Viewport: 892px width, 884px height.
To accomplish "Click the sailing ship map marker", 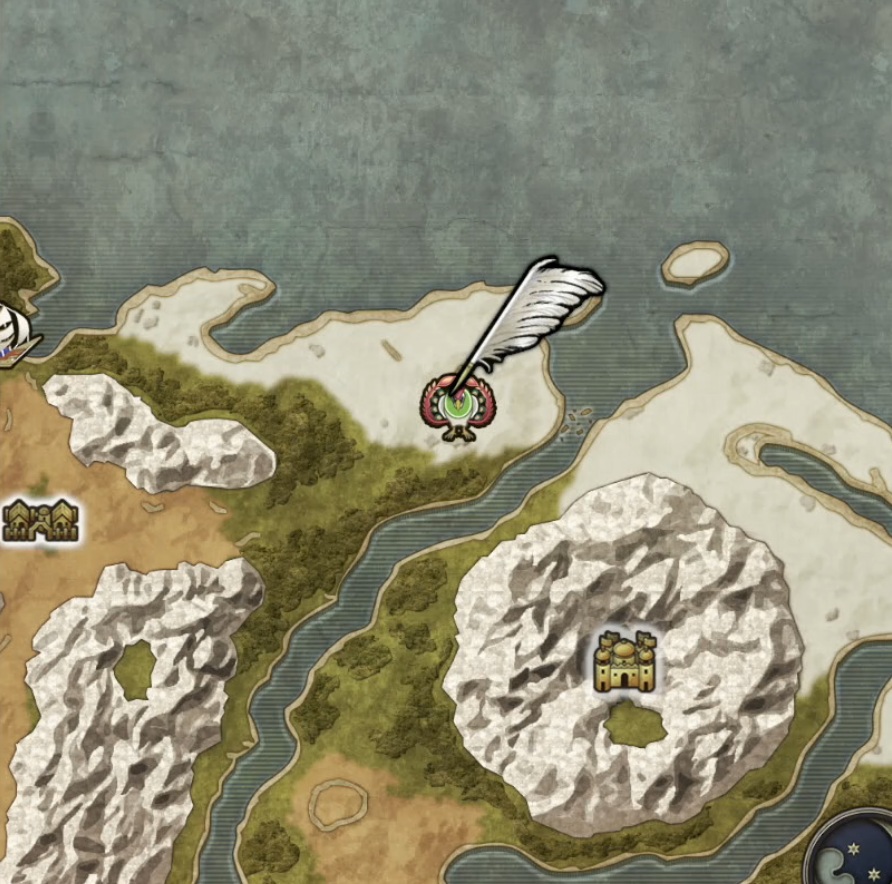I will (16, 334).
